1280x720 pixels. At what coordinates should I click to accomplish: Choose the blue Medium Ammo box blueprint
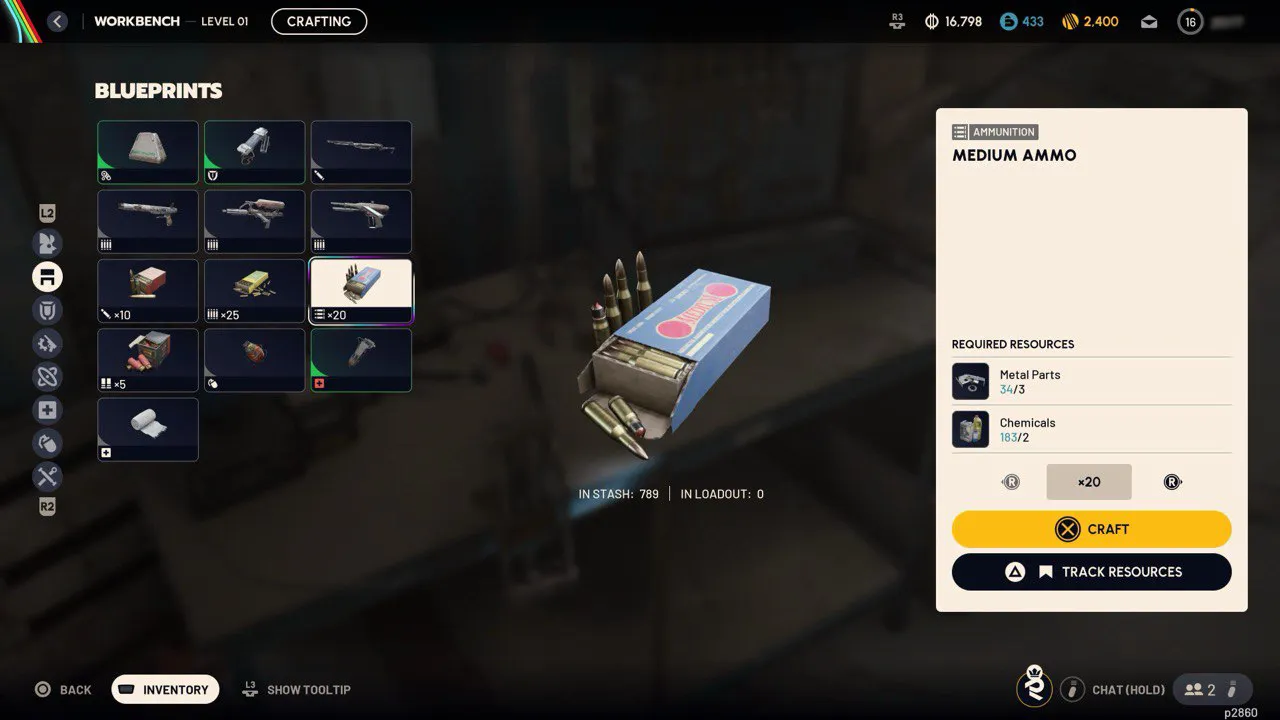361,290
